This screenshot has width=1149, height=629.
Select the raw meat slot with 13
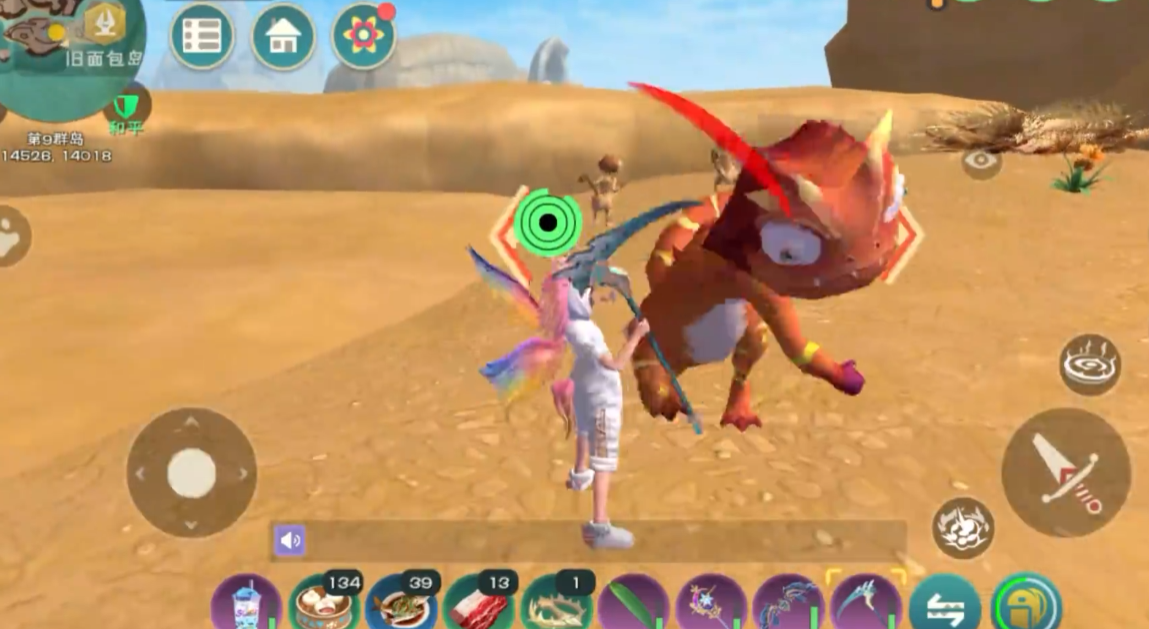479,604
